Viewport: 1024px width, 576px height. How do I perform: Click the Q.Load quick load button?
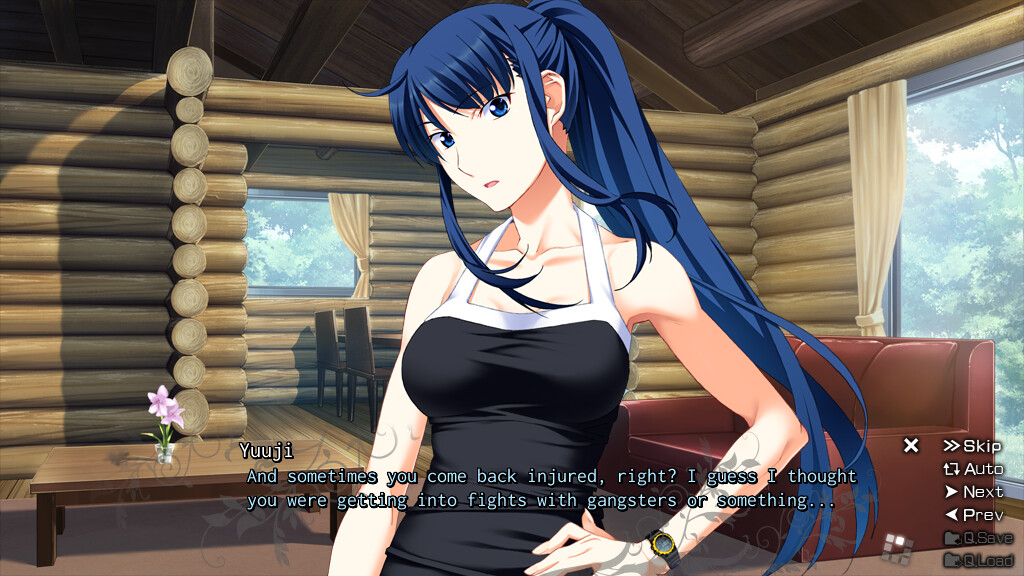pyautogui.click(x=978, y=560)
